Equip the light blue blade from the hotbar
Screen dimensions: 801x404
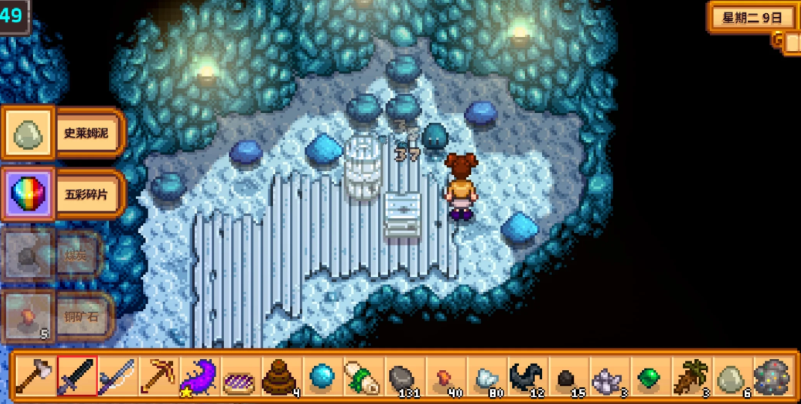(116, 377)
